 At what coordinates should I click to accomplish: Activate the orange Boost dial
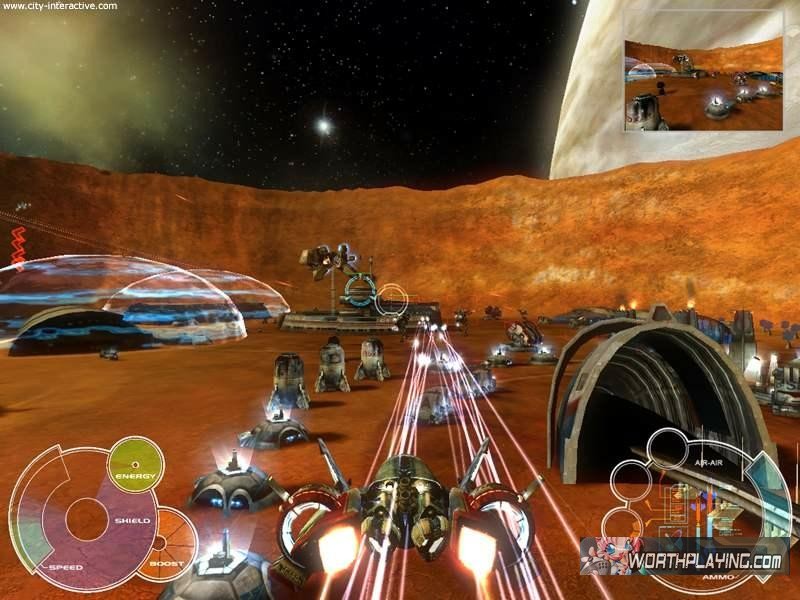tap(167, 543)
